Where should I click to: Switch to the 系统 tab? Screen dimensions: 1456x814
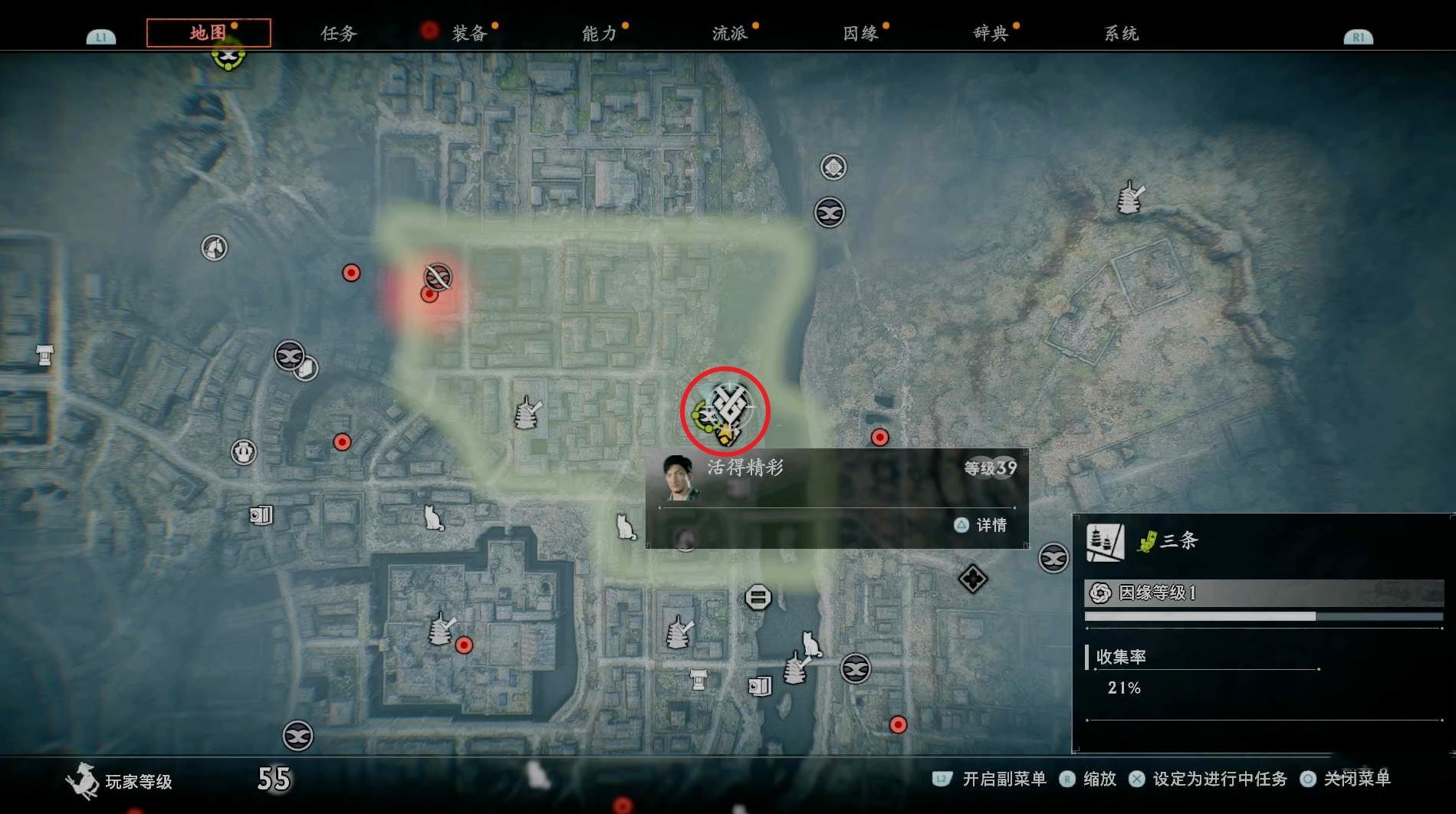click(x=1121, y=34)
